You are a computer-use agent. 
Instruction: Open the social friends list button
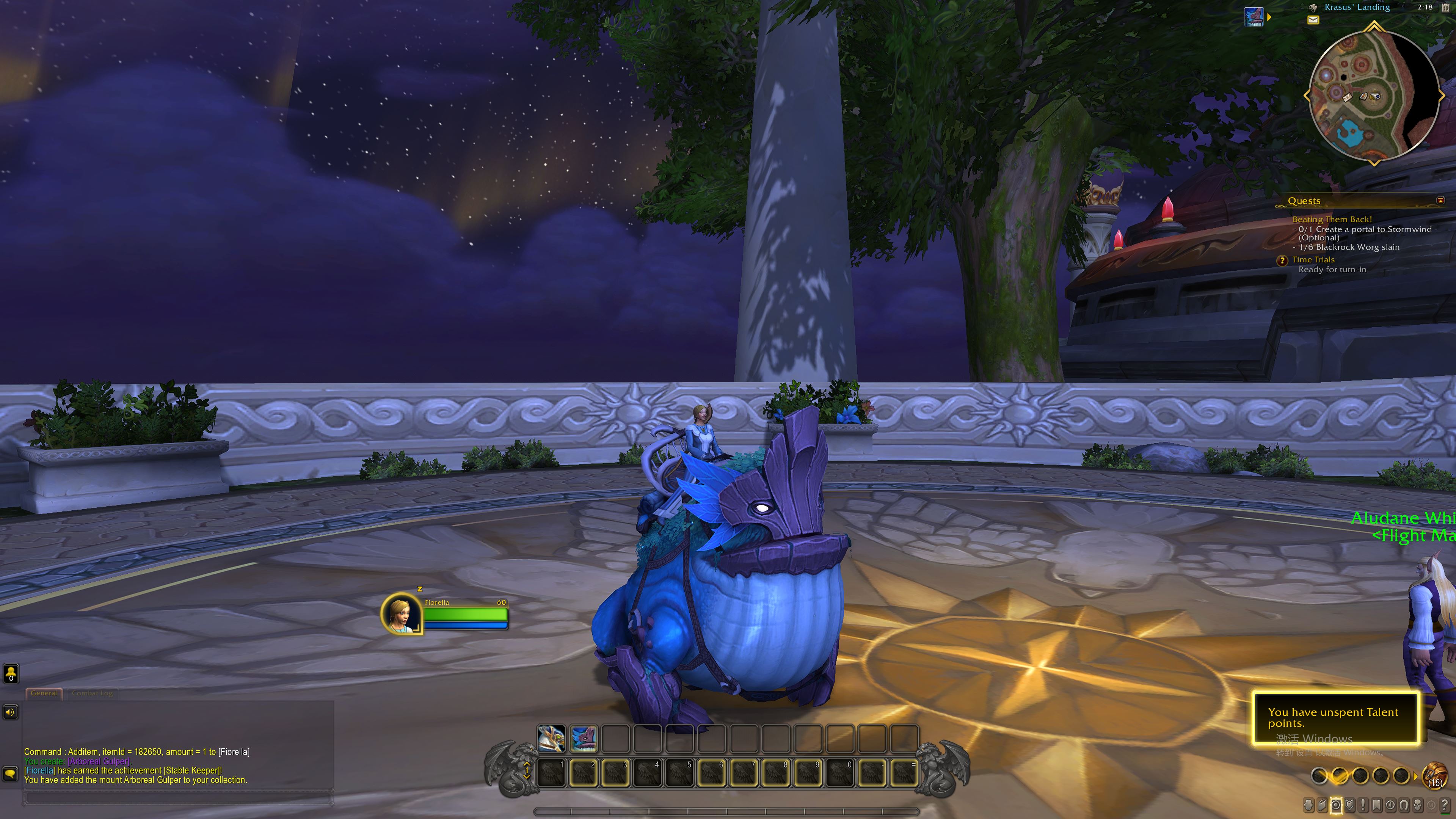pos(11,673)
